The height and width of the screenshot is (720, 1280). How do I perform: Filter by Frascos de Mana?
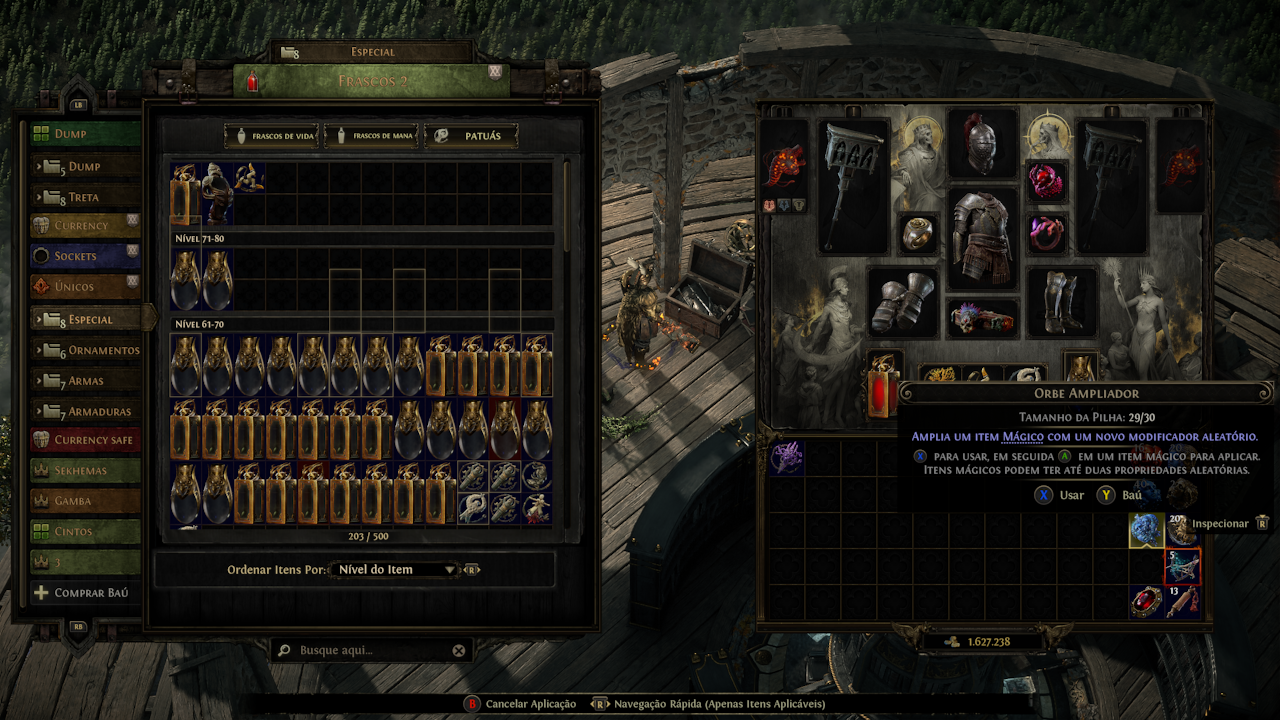click(x=374, y=135)
